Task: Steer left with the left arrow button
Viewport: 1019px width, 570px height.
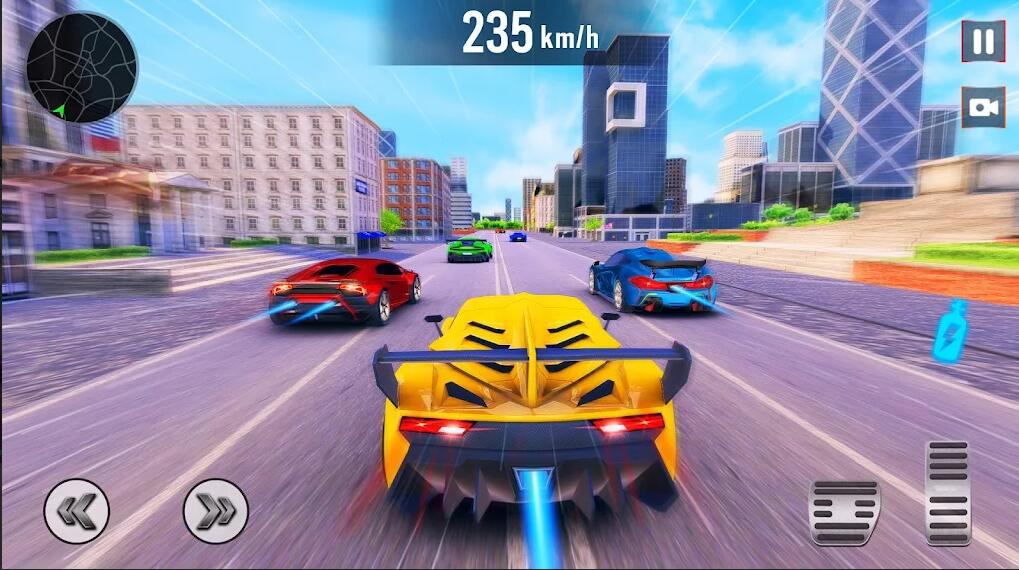Action: tap(76, 511)
